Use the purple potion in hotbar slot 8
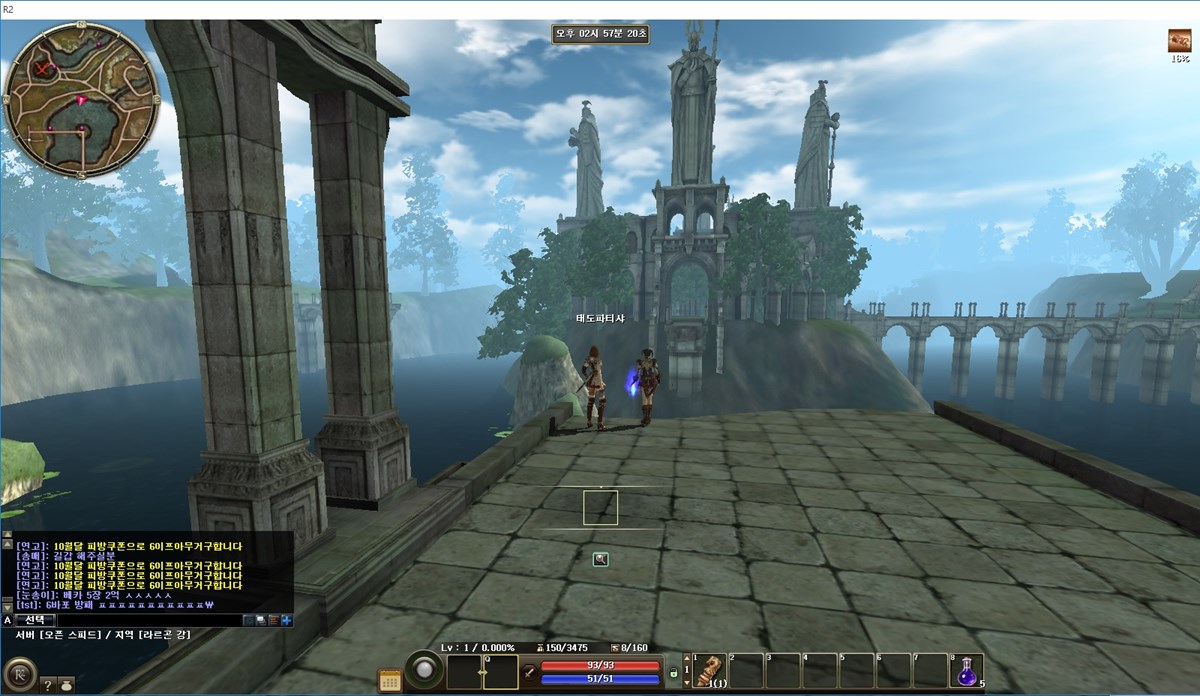1200x696 pixels. point(968,670)
